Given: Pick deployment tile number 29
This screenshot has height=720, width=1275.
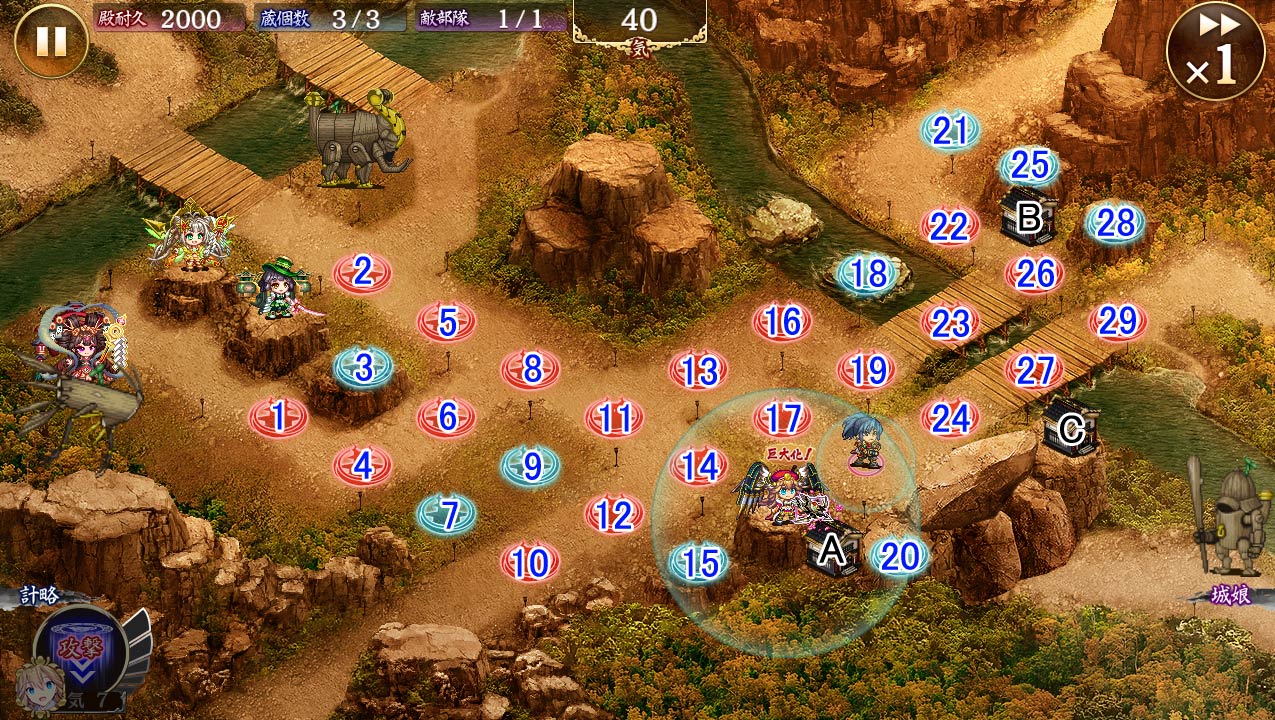Looking at the screenshot, I should coord(1118,321).
